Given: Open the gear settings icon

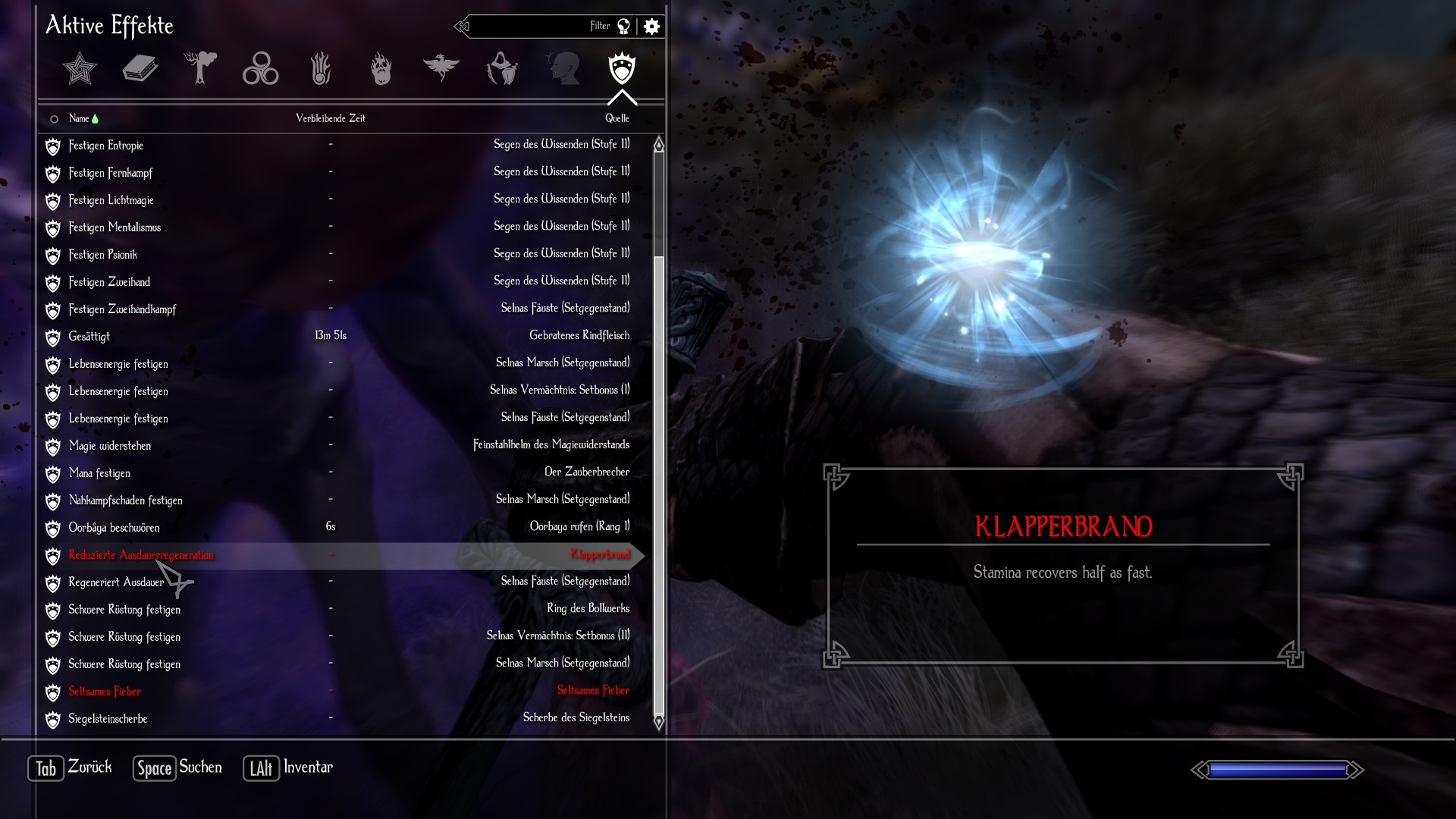Looking at the screenshot, I should (x=651, y=27).
